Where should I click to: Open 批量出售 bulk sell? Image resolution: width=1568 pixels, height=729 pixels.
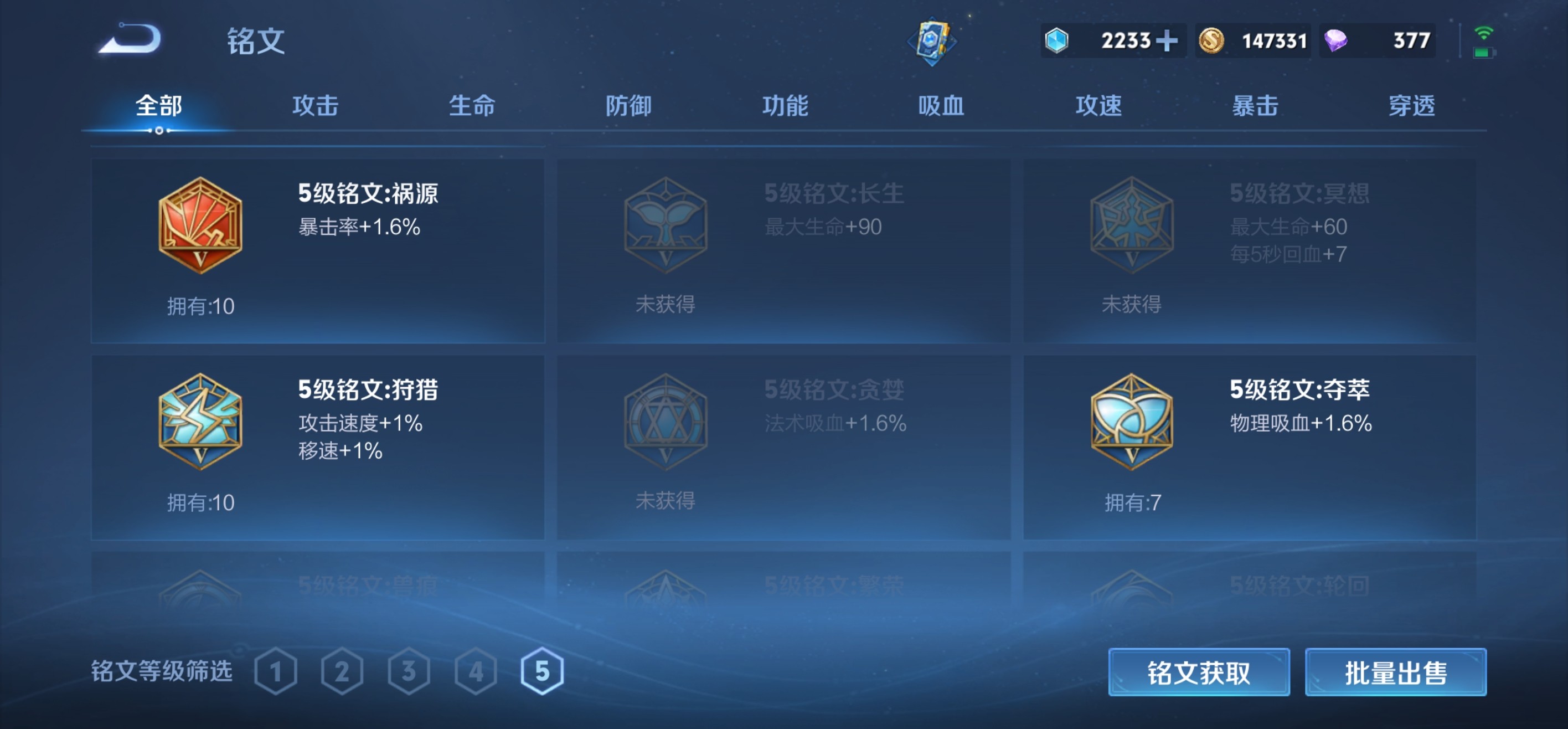[1396, 672]
